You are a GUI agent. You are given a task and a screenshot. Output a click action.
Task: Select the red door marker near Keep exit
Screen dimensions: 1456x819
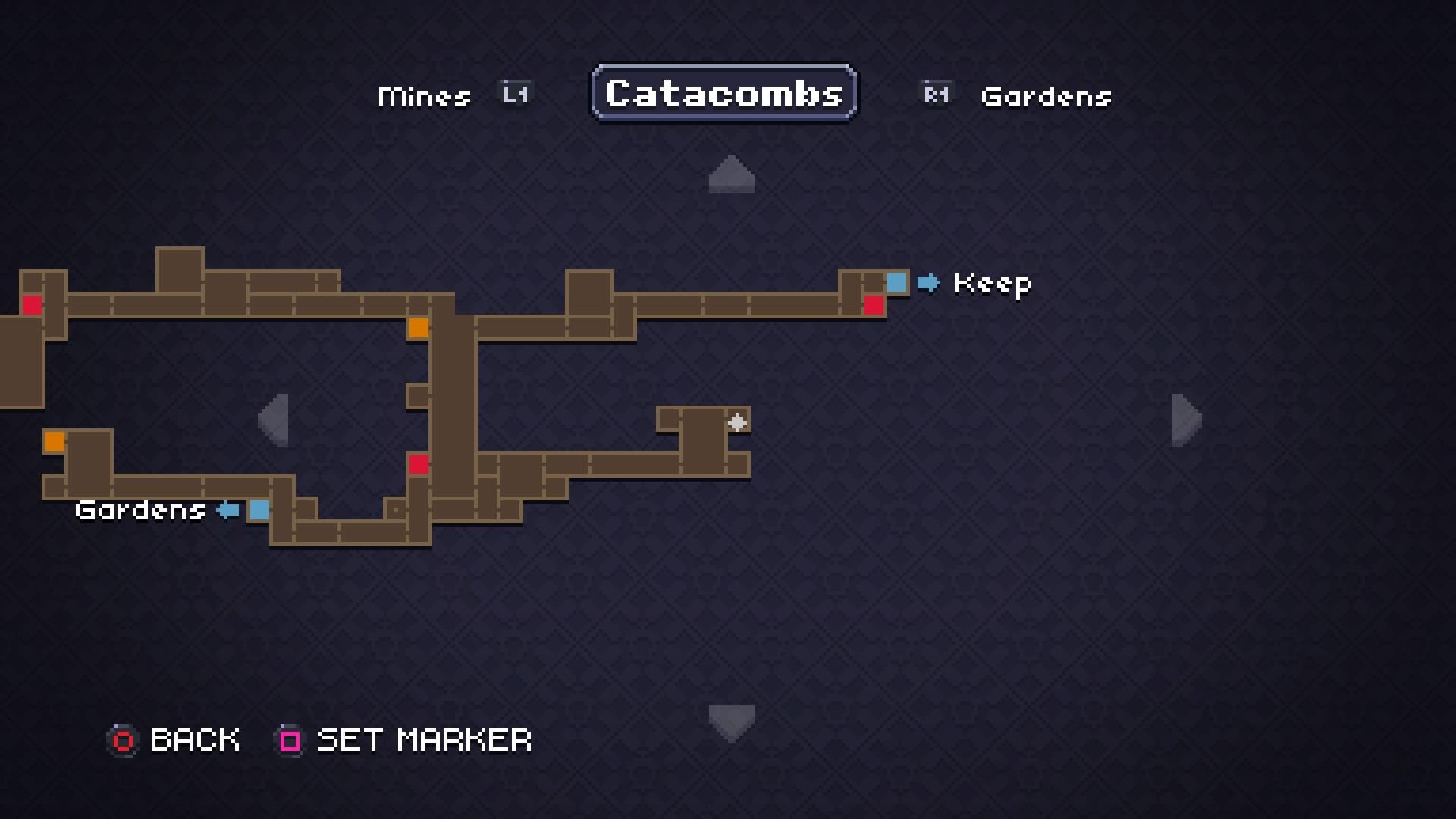(876, 305)
